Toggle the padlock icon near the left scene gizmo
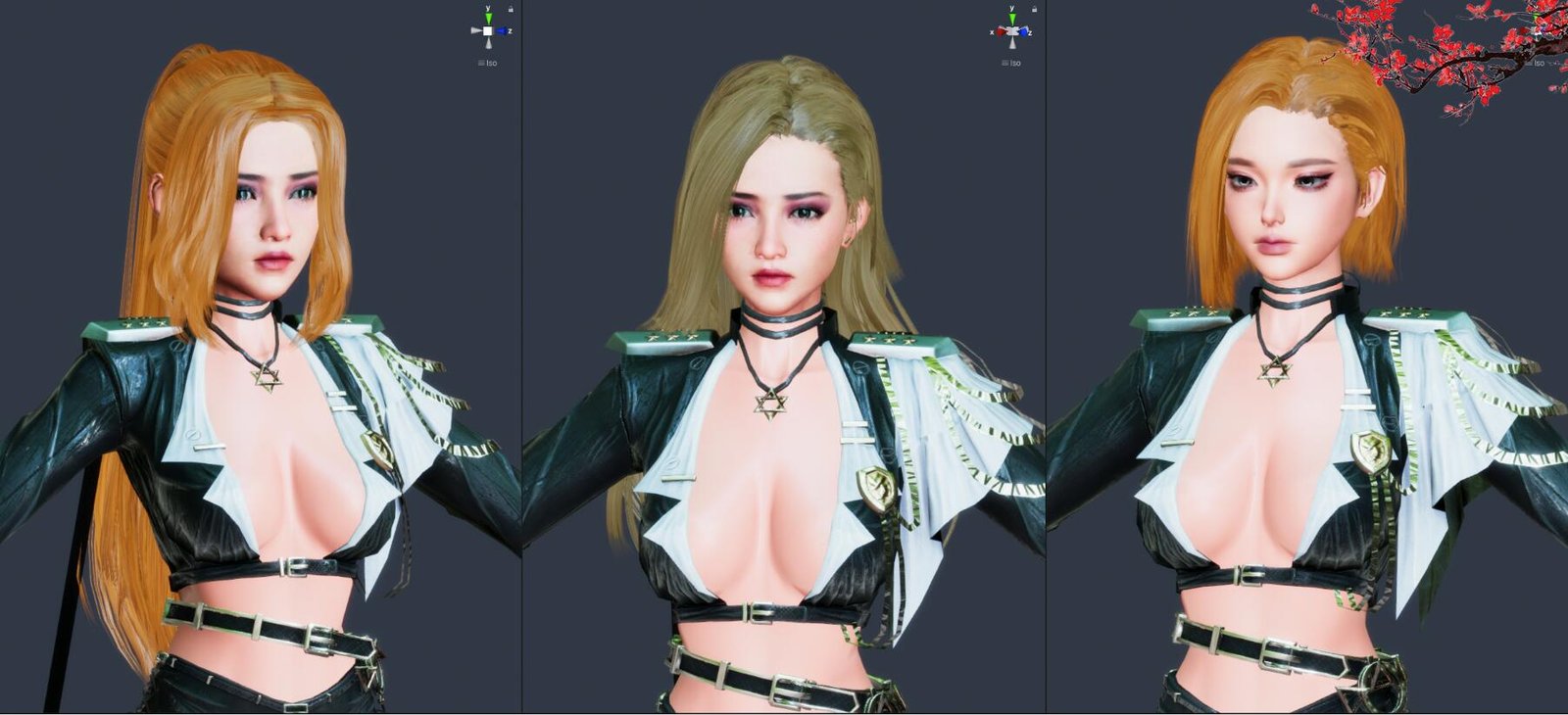Viewport: 1568px width, 715px height. (511, 9)
